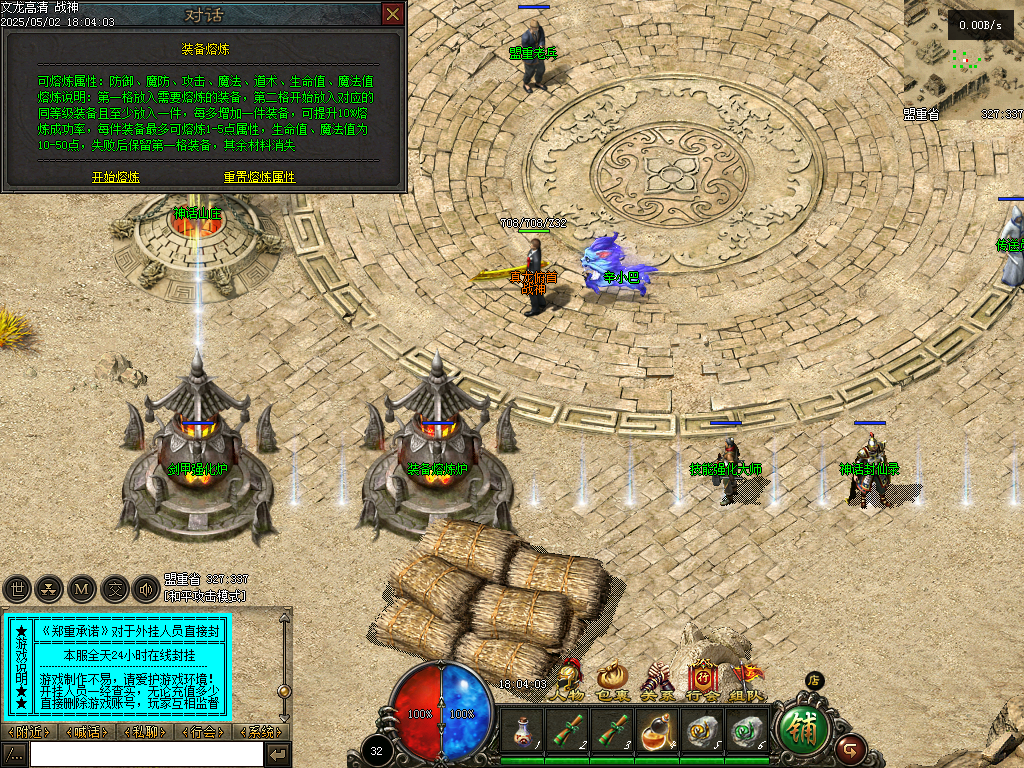
Task: Open the 人物 character panel
Action: 568,680
